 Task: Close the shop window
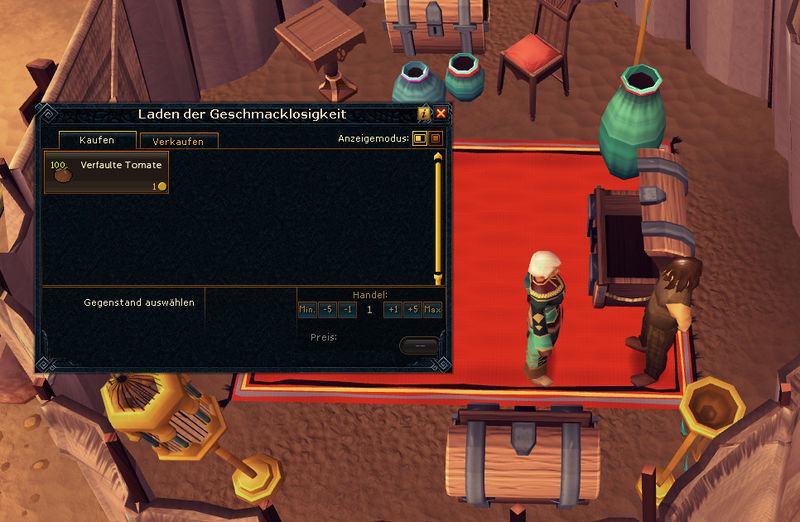441,113
